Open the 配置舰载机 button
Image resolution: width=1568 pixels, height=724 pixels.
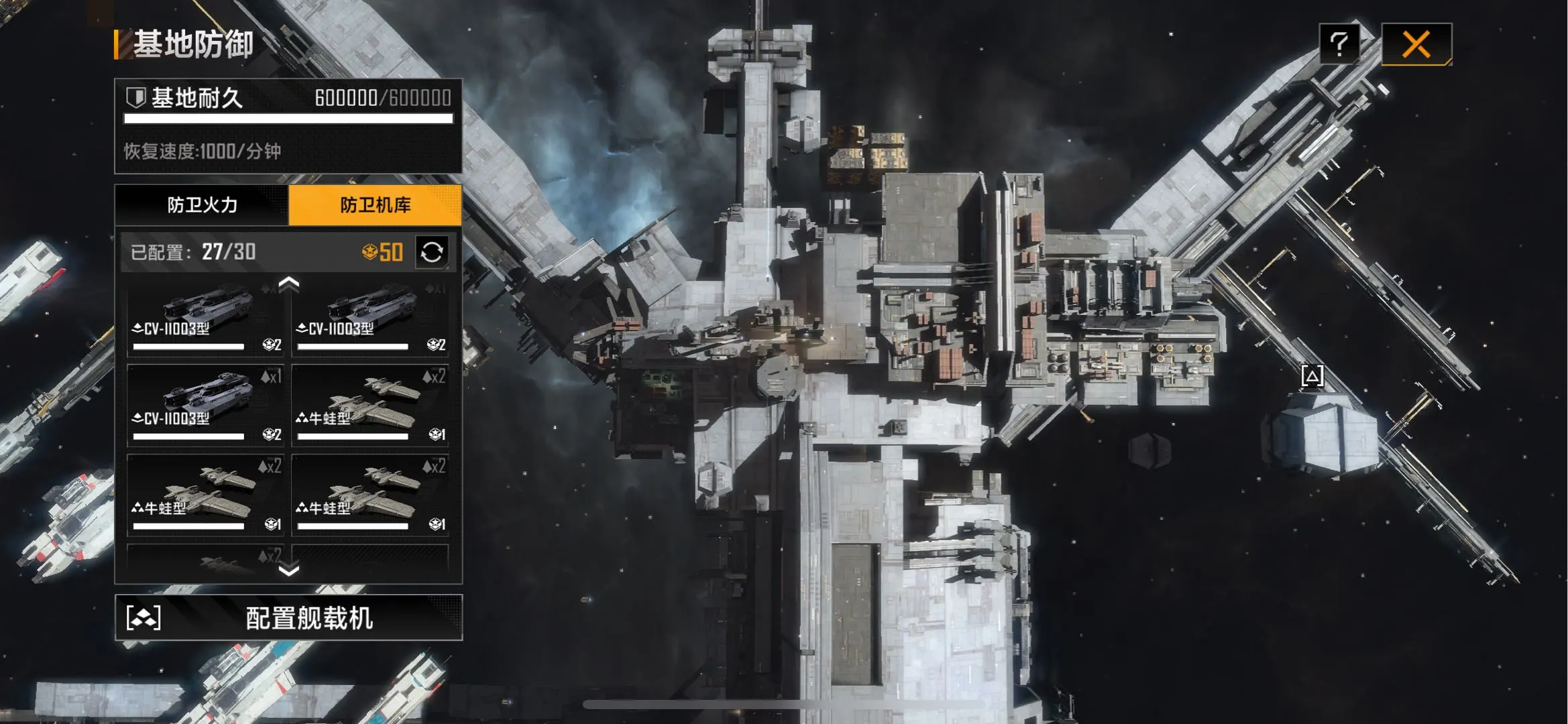(288, 617)
